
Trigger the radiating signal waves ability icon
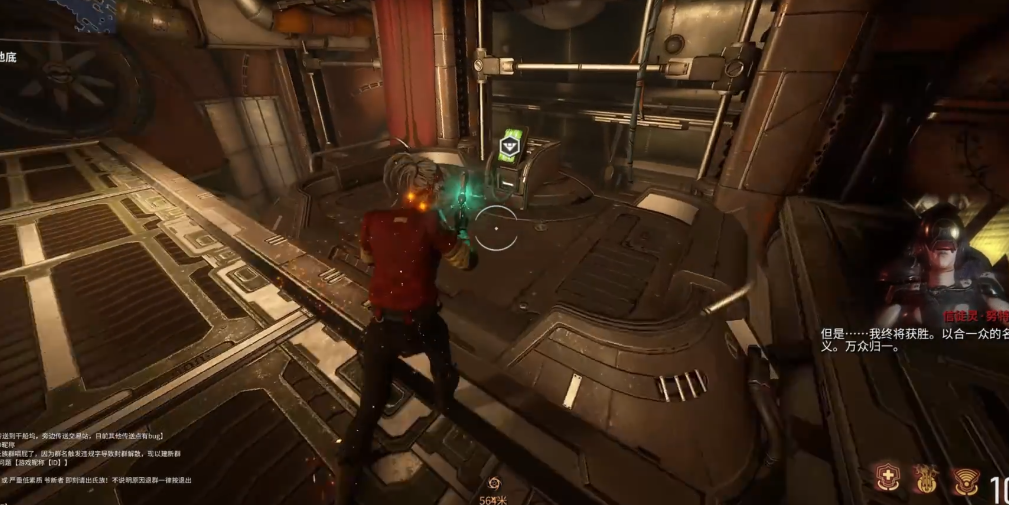964,480
